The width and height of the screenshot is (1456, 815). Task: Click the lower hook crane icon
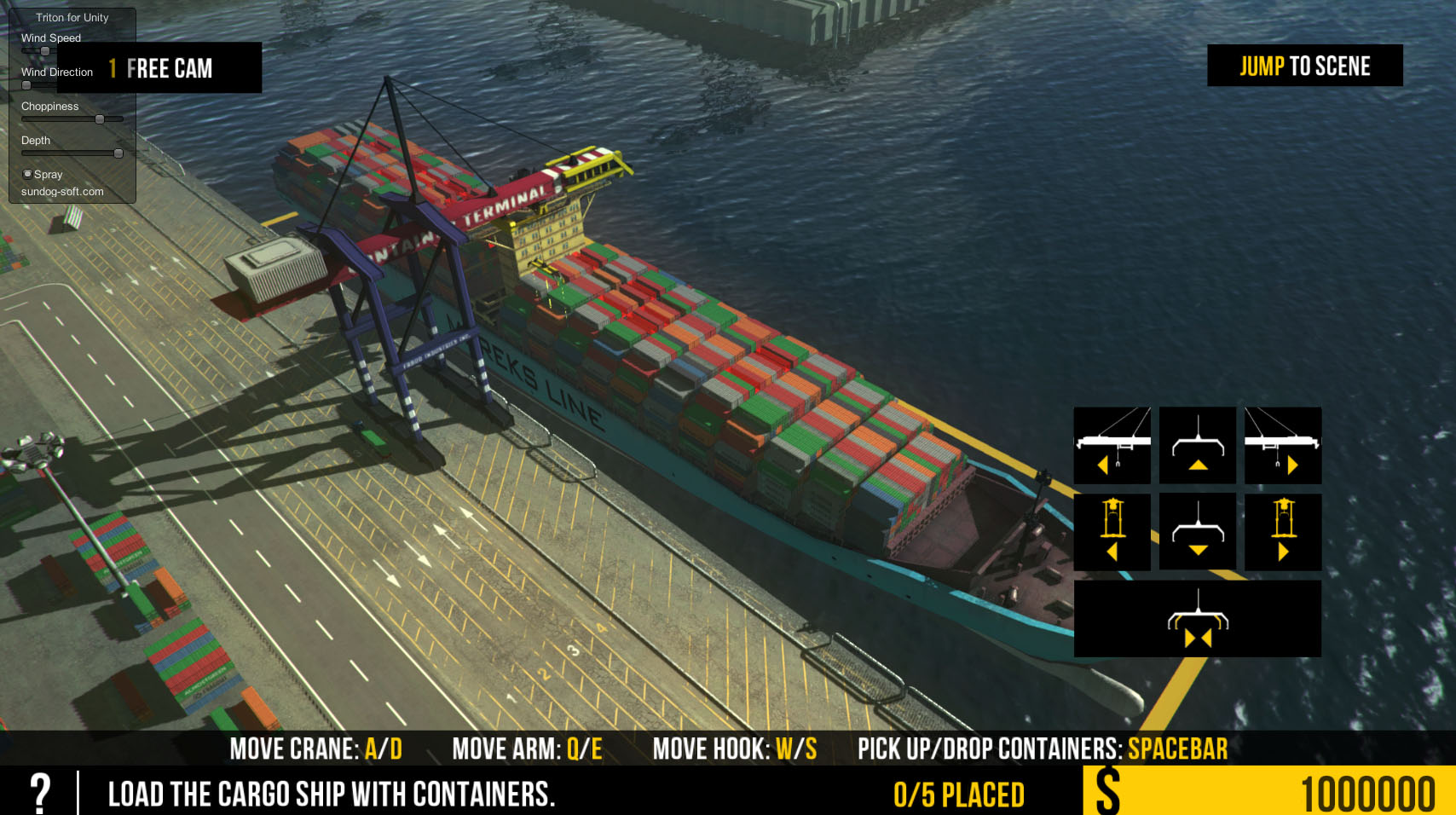pyautogui.click(x=1196, y=532)
